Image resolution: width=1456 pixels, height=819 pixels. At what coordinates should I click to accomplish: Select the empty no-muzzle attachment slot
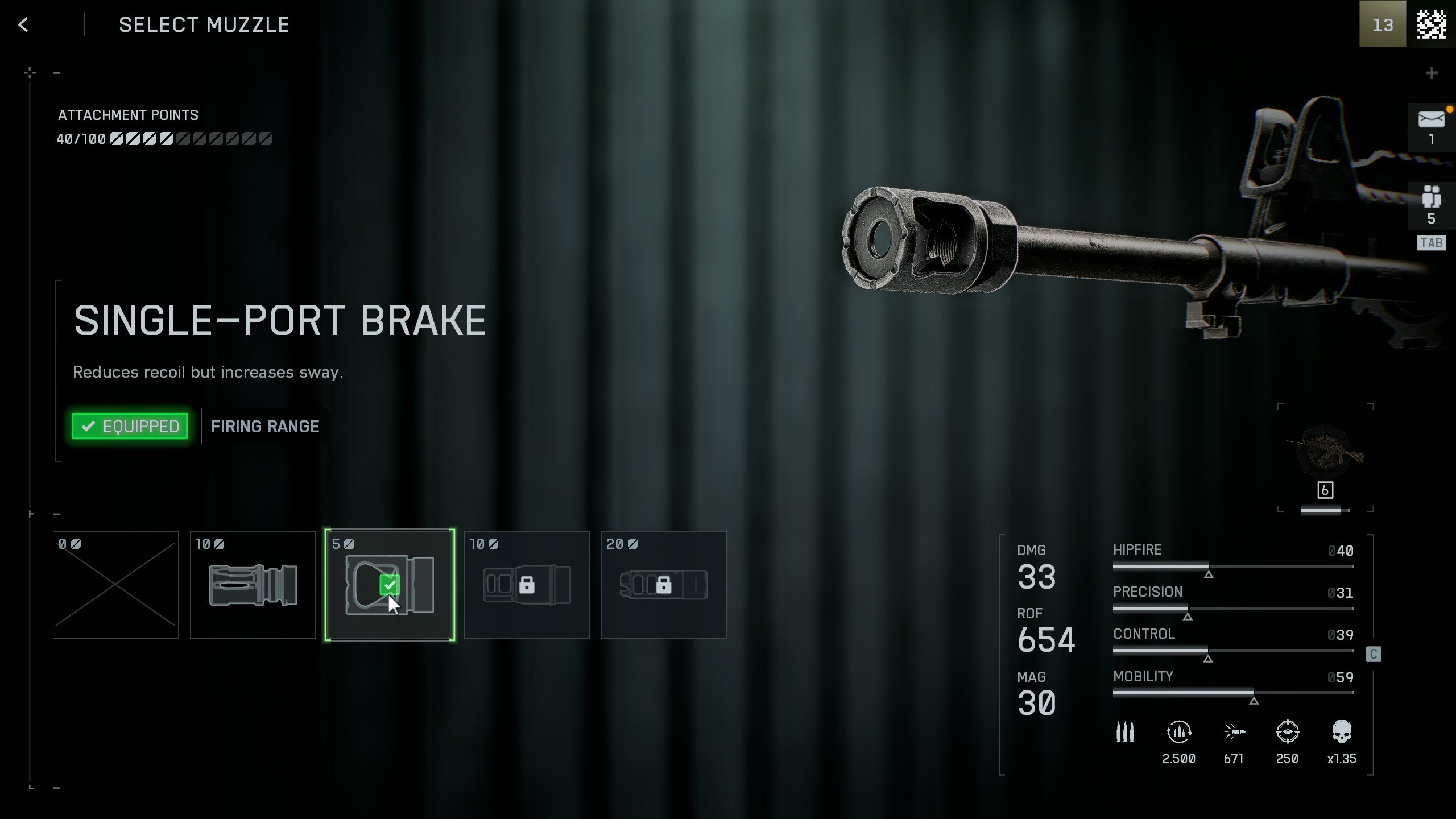click(x=115, y=585)
